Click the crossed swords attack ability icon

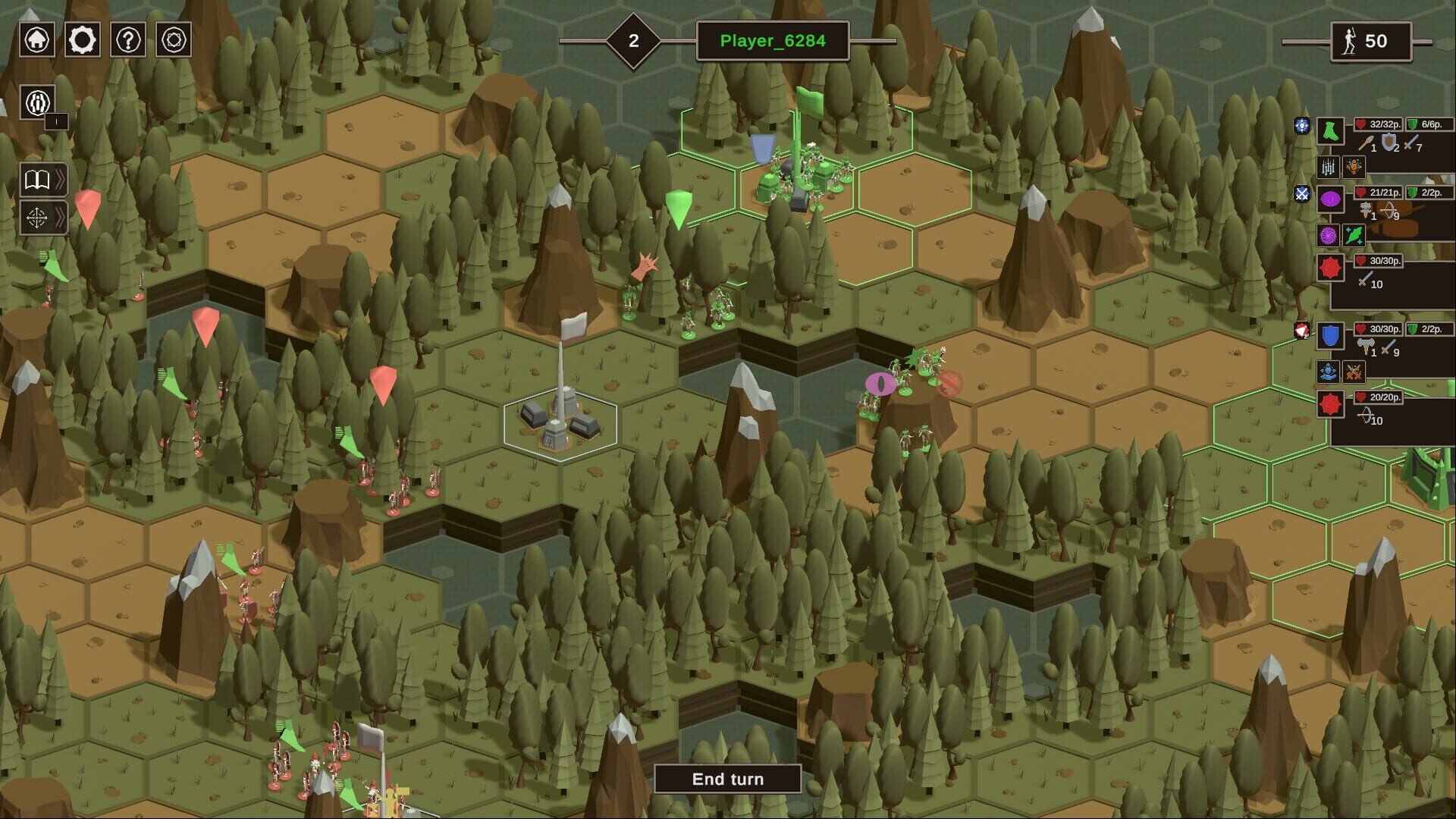tap(1354, 372)
